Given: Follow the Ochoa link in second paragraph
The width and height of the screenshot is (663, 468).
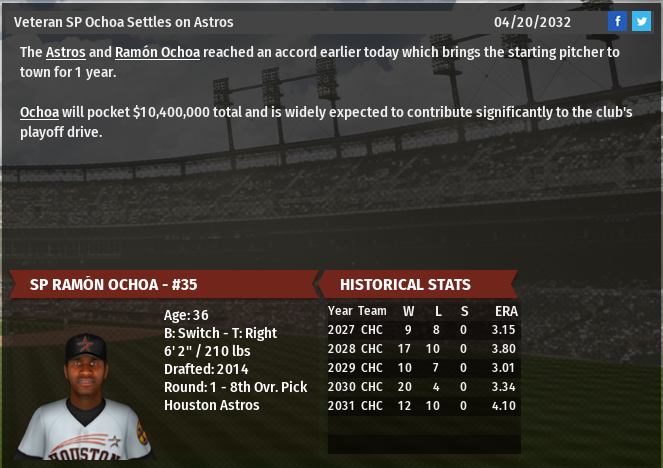Looking at the screenshot, I should click(39, 112).
